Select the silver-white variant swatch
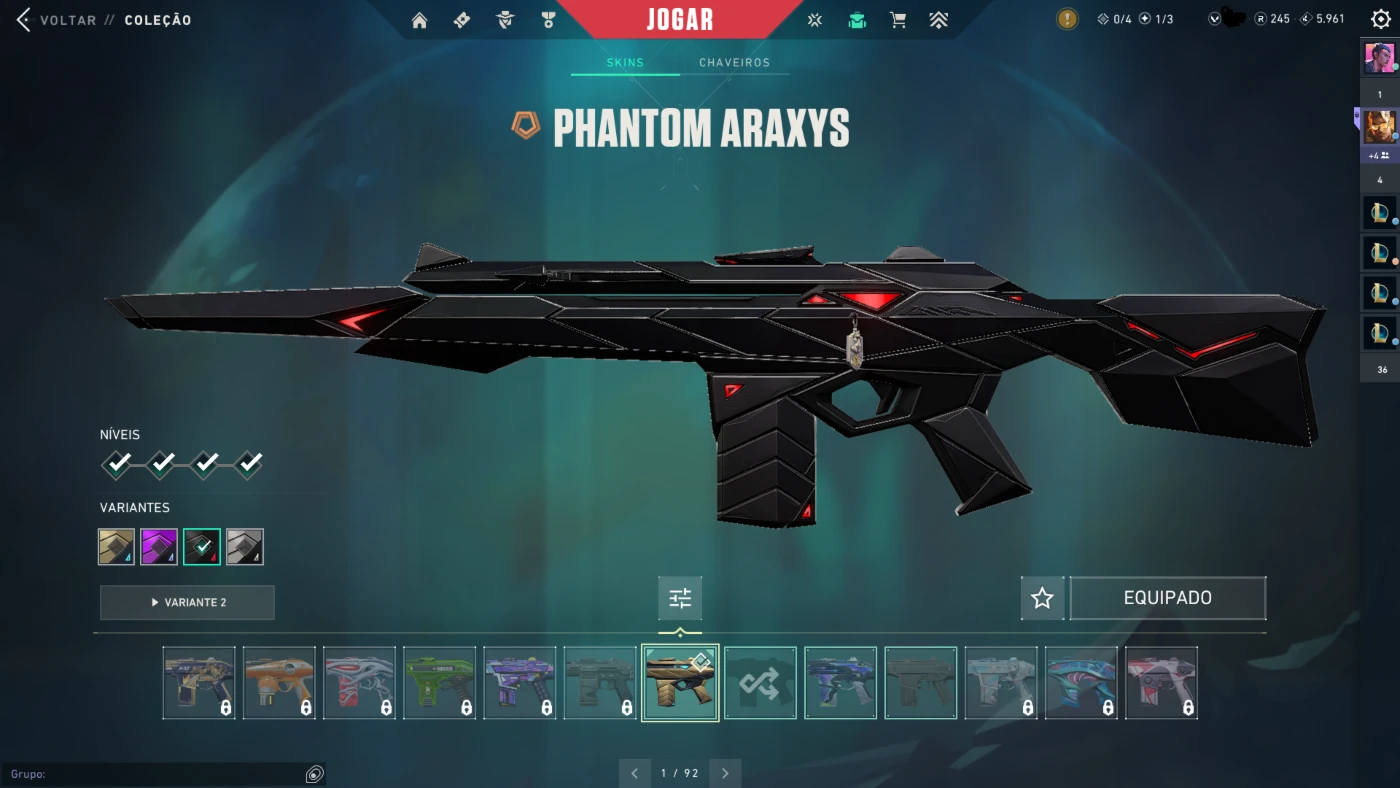 (x=245, y=547)
